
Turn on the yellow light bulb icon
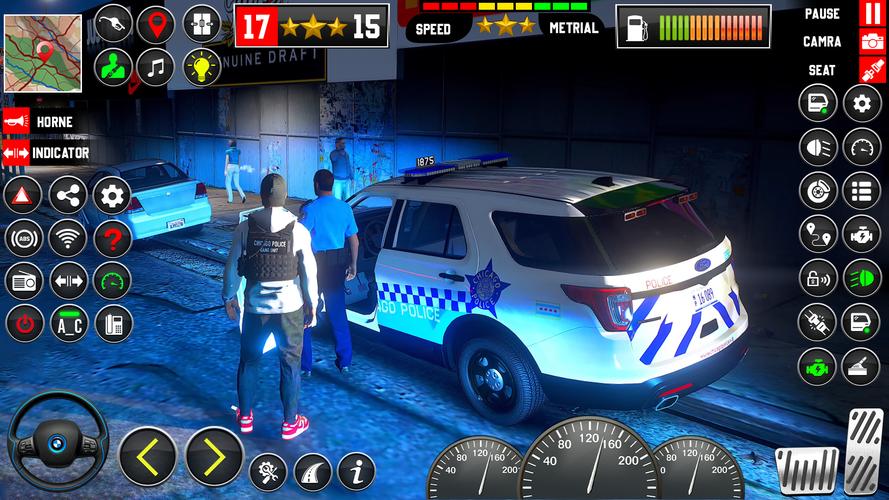coord(201,67)
